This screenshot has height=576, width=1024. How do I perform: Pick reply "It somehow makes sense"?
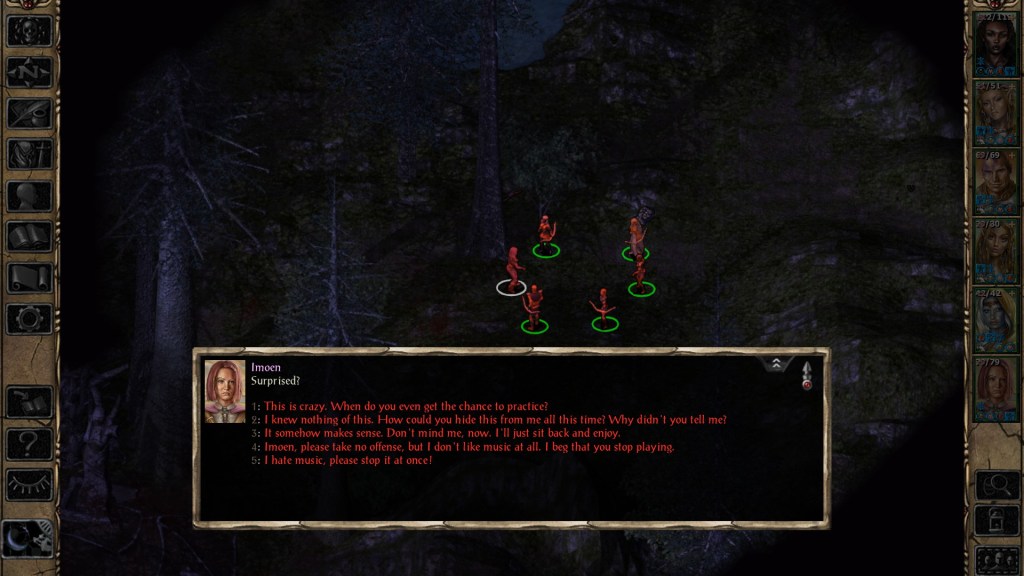click(x=442, y=433)
